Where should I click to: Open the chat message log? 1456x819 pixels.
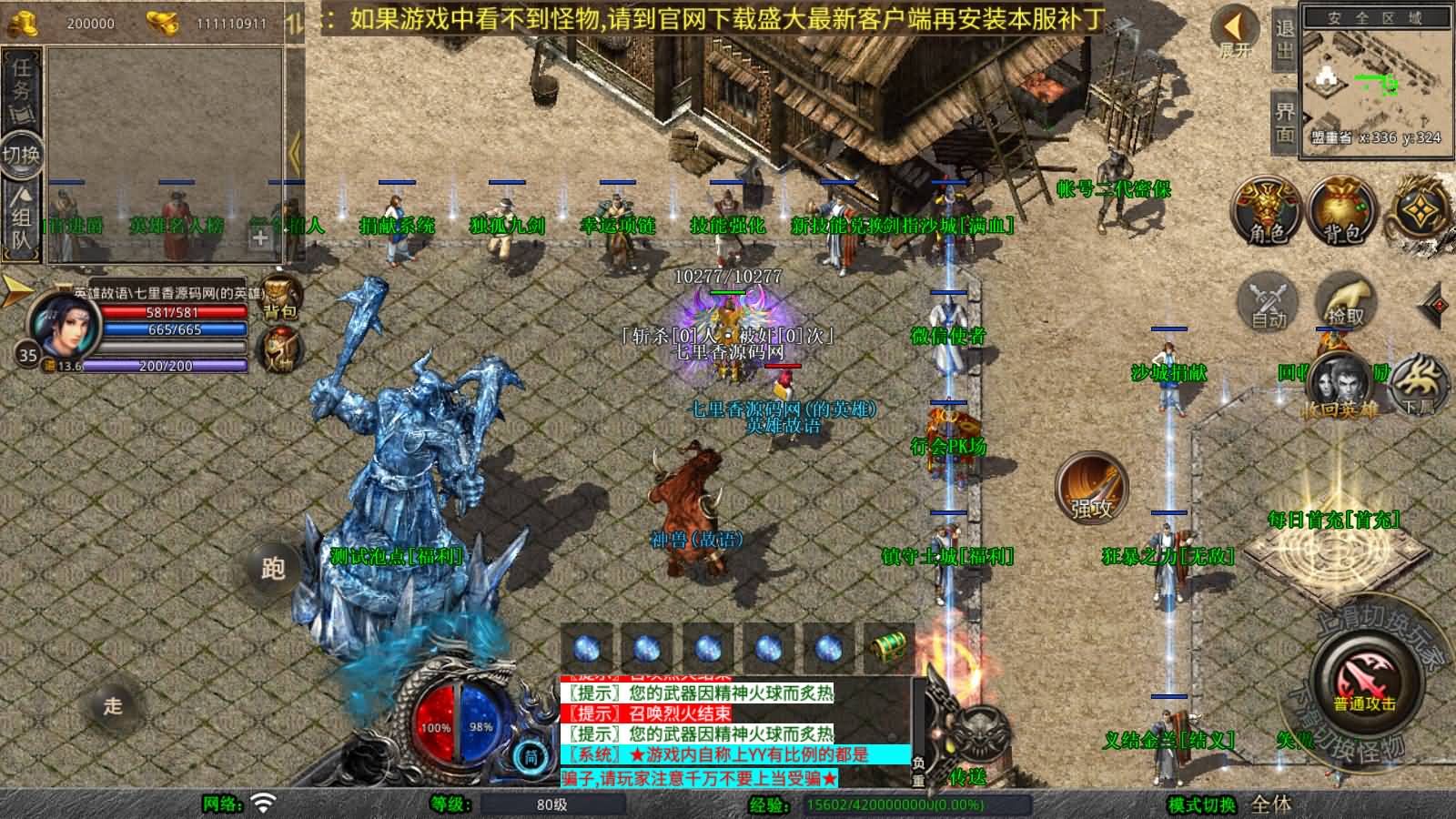click(x=735, y=733)
